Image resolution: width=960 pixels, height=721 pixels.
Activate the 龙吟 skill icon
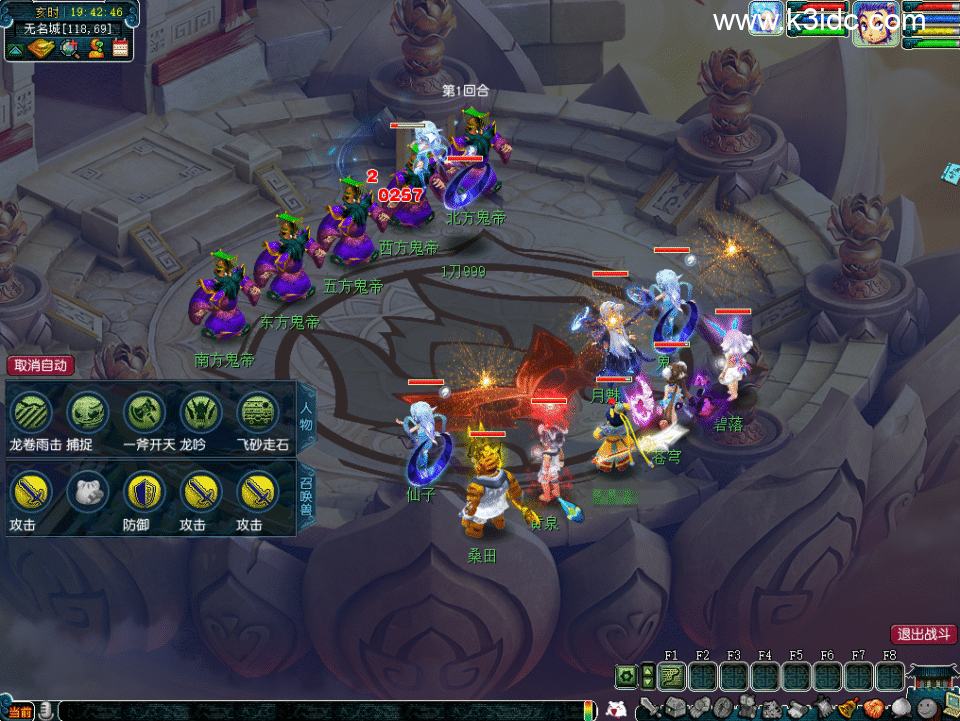click(x=200, y=412)
